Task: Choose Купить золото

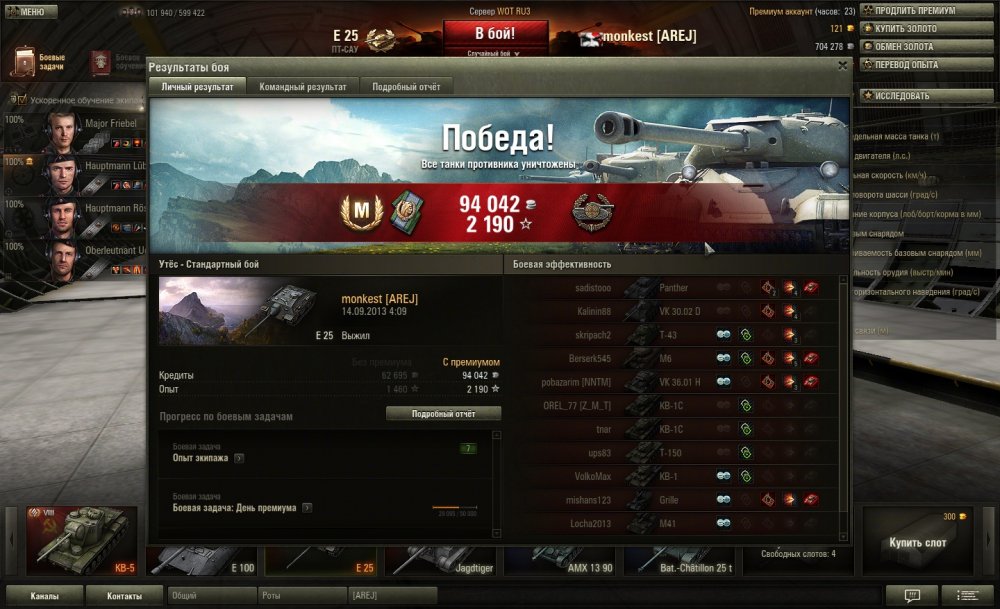Action: point(913,29)
